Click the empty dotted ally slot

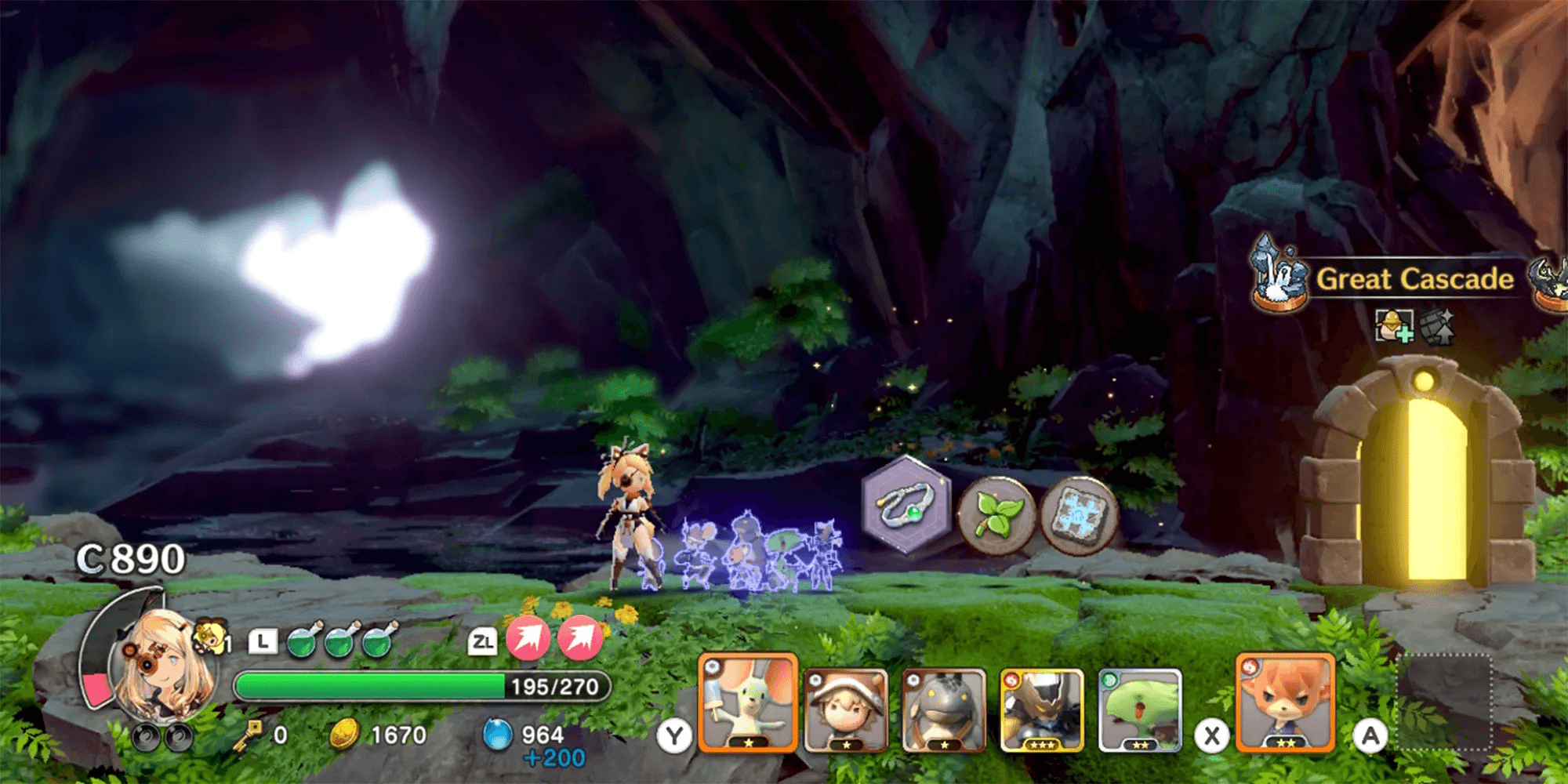click(x=1445, y=702)
